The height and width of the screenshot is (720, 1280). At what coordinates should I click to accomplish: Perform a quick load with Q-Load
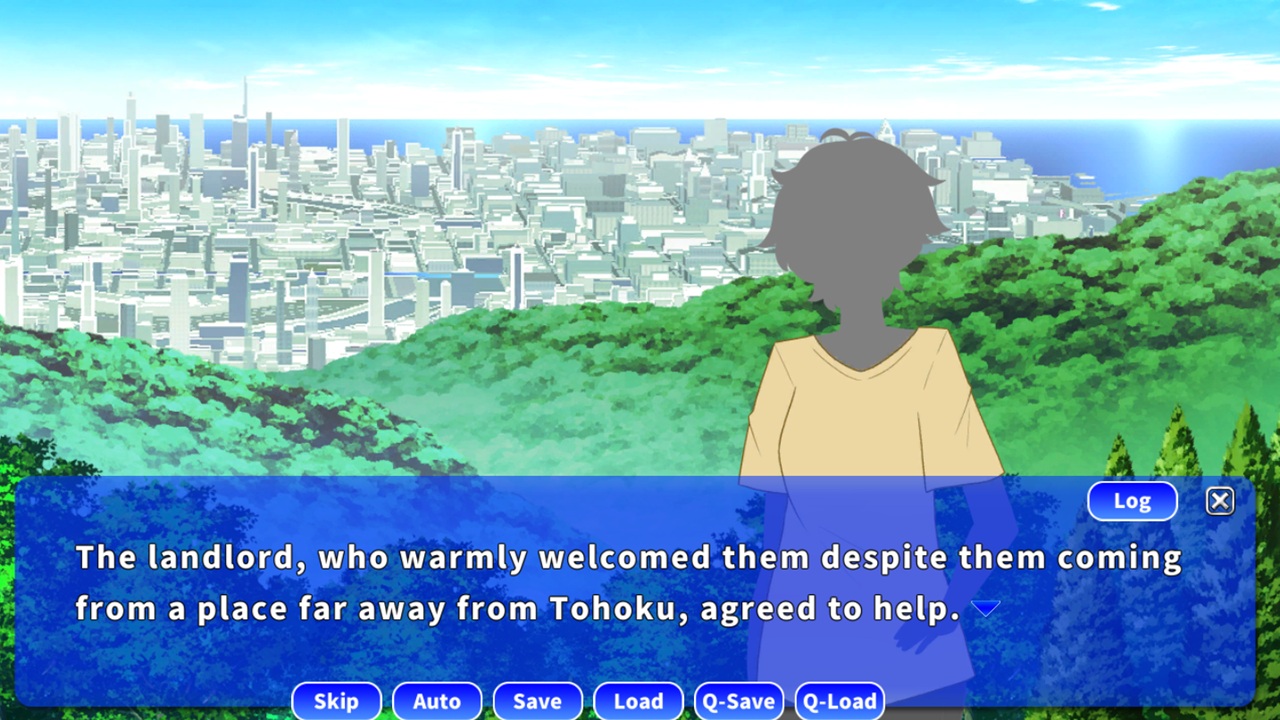pyautogui.click(x=839, y=701)
